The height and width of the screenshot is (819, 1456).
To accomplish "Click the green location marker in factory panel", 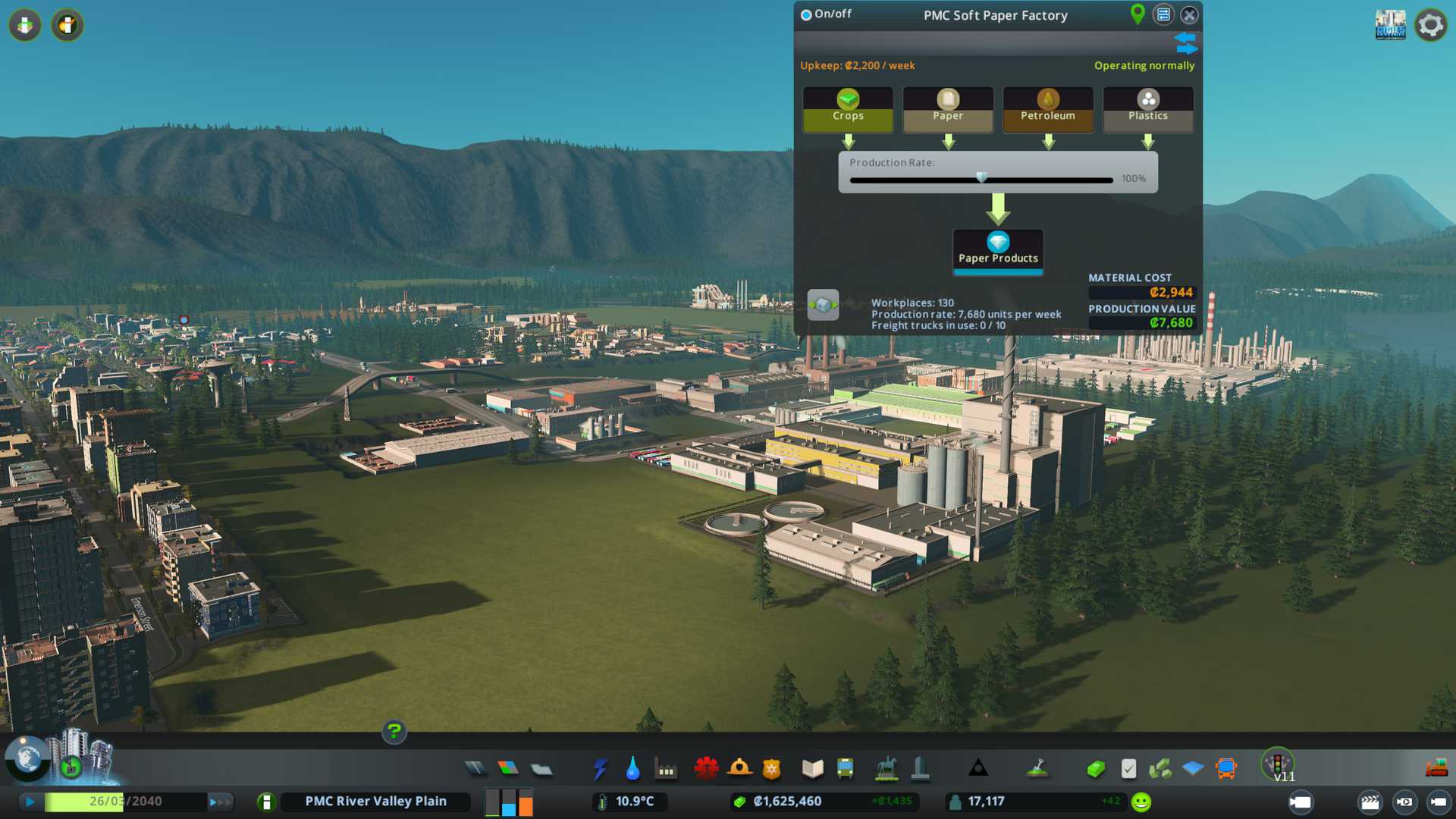I will coord(1137,14).
